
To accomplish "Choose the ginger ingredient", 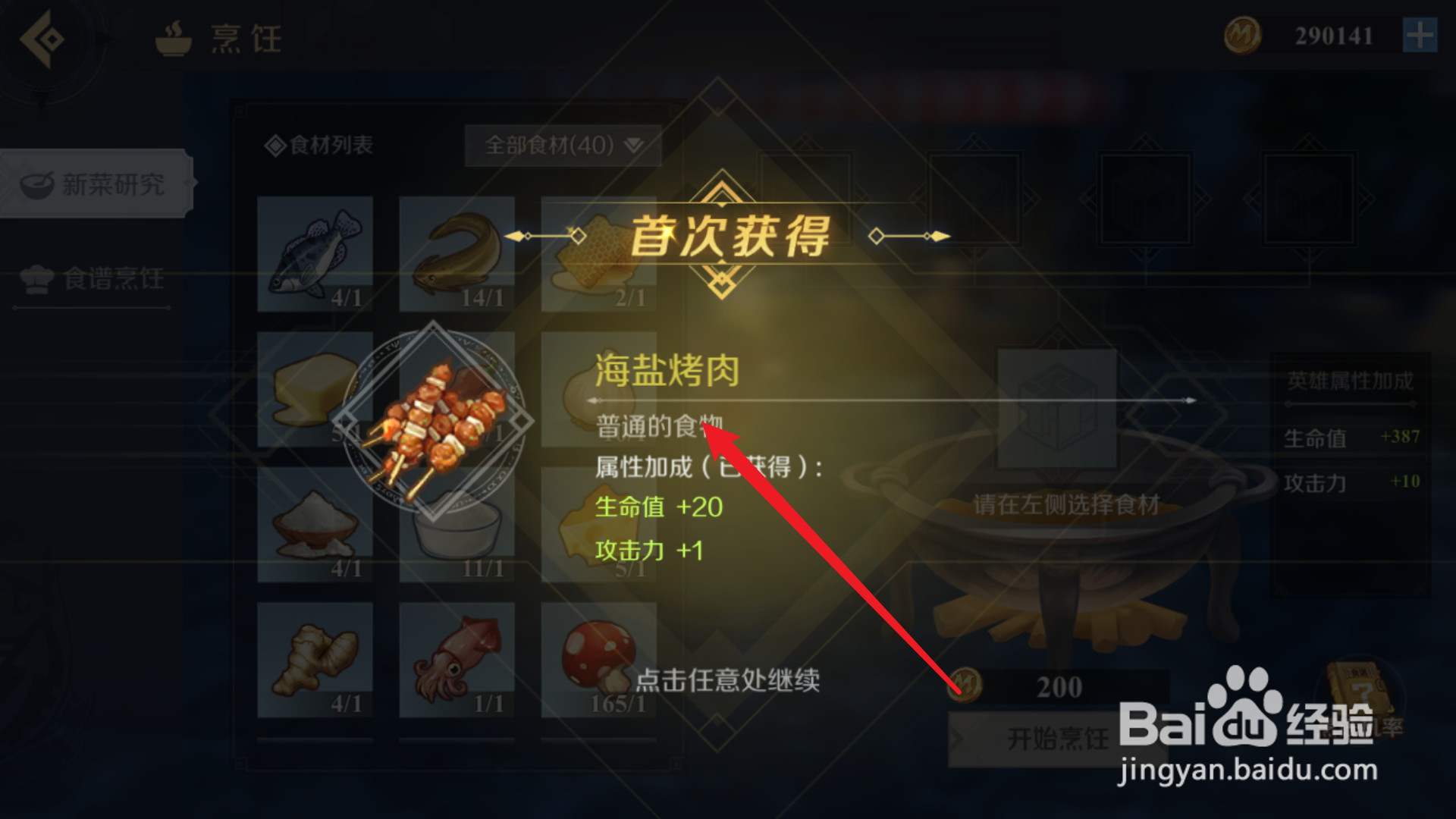I will tap(315, 660).
